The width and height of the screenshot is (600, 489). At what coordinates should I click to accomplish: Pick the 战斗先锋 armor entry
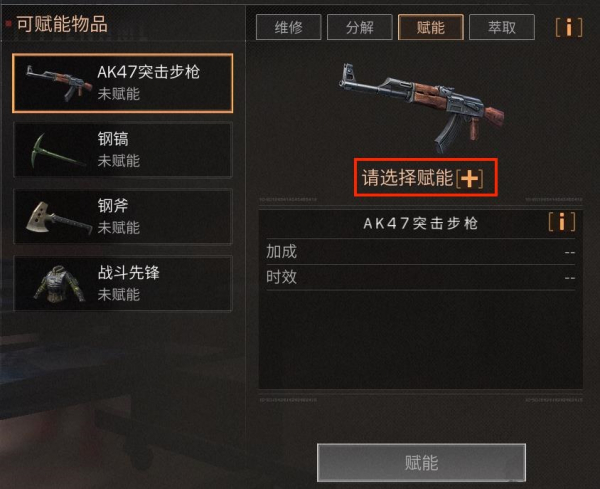coord(122,283)
